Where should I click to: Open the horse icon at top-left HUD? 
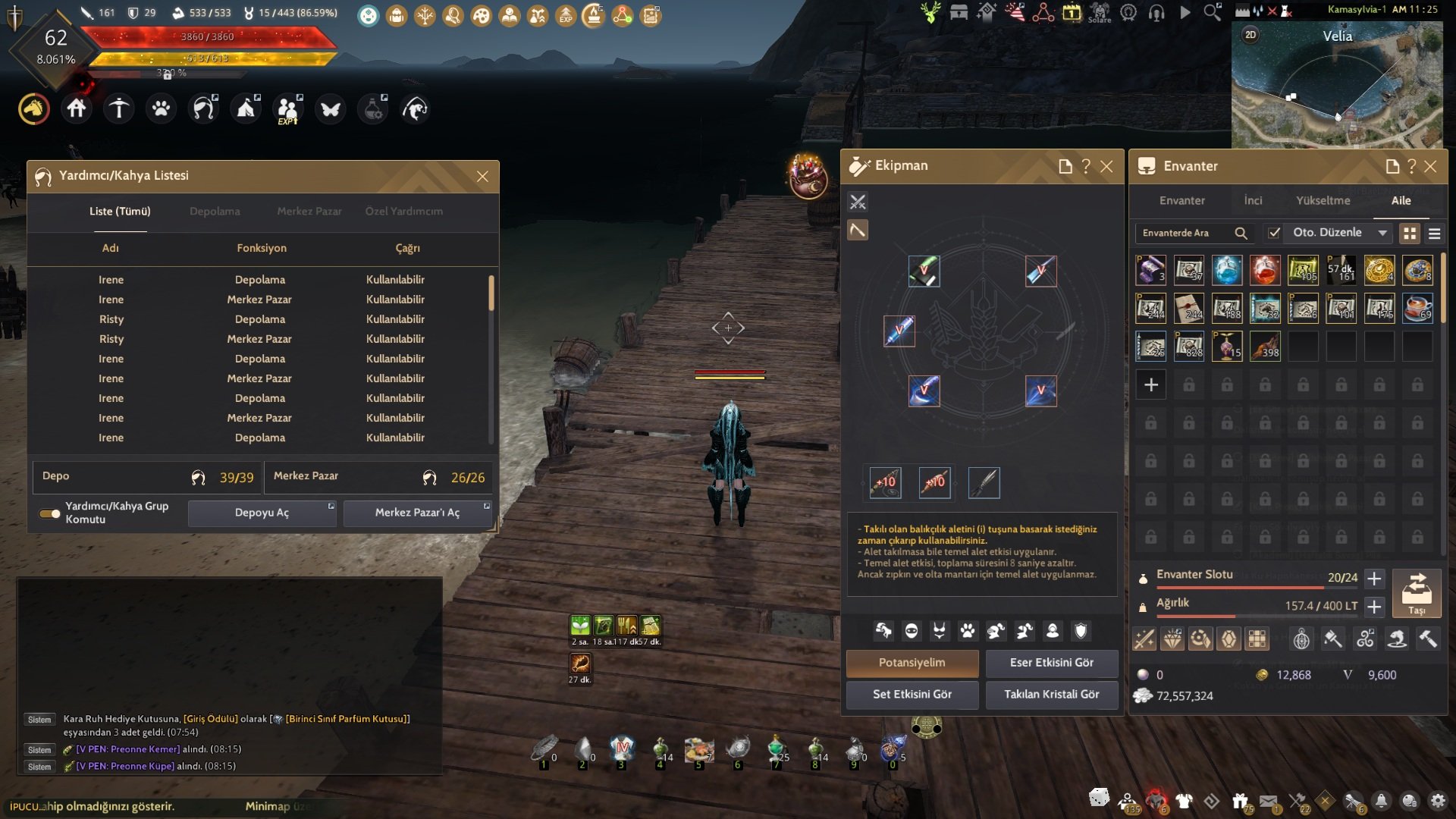[32, 108]
